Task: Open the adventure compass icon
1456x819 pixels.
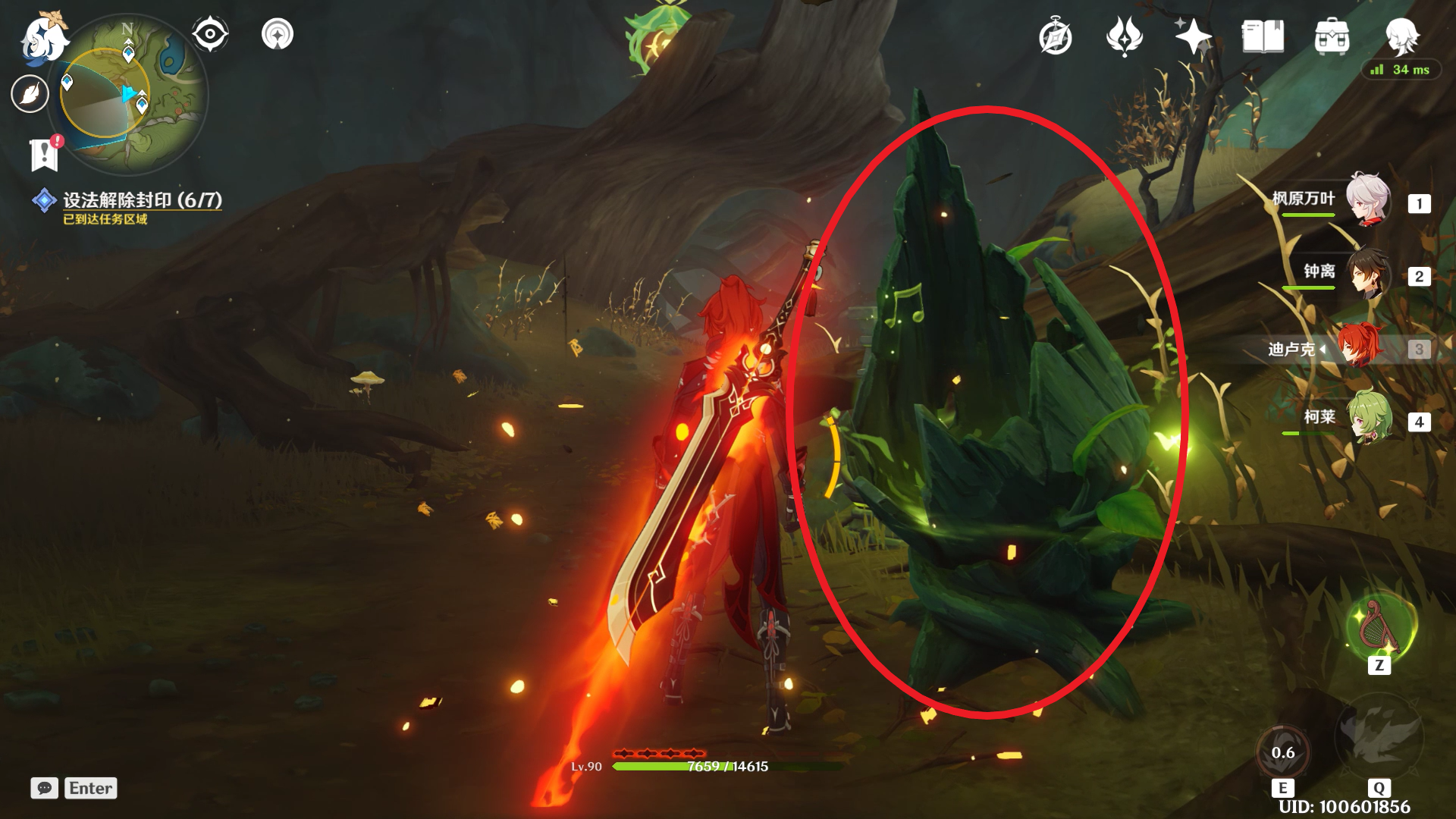Action: point(1055,37)
